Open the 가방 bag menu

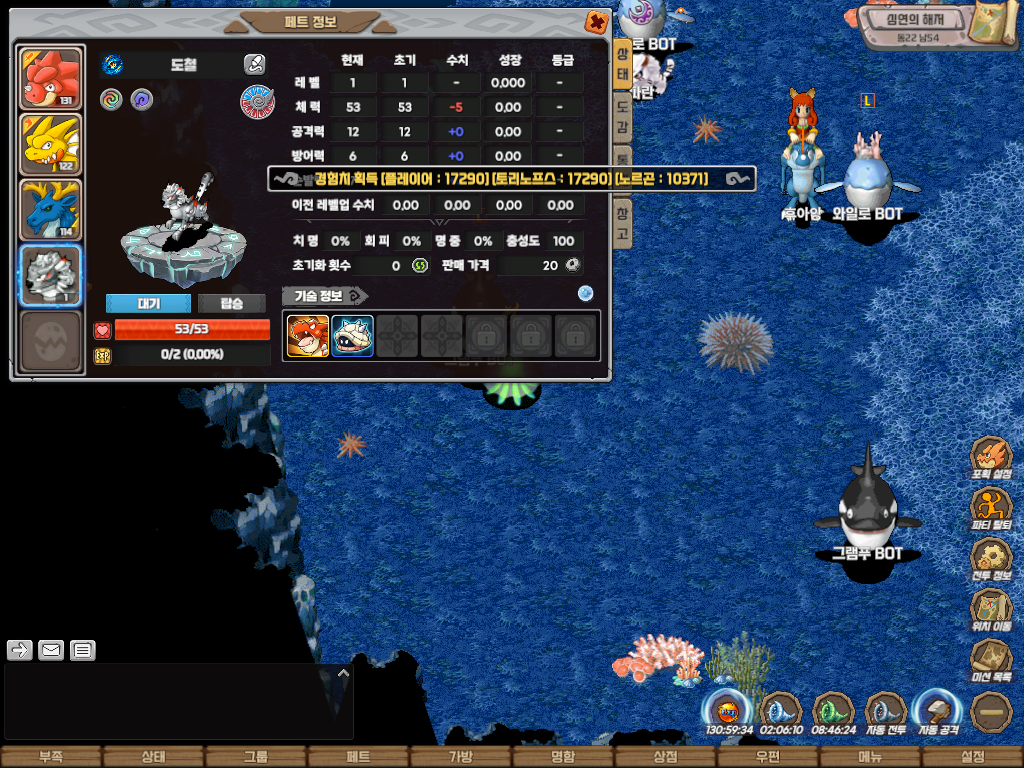[460, 757]
